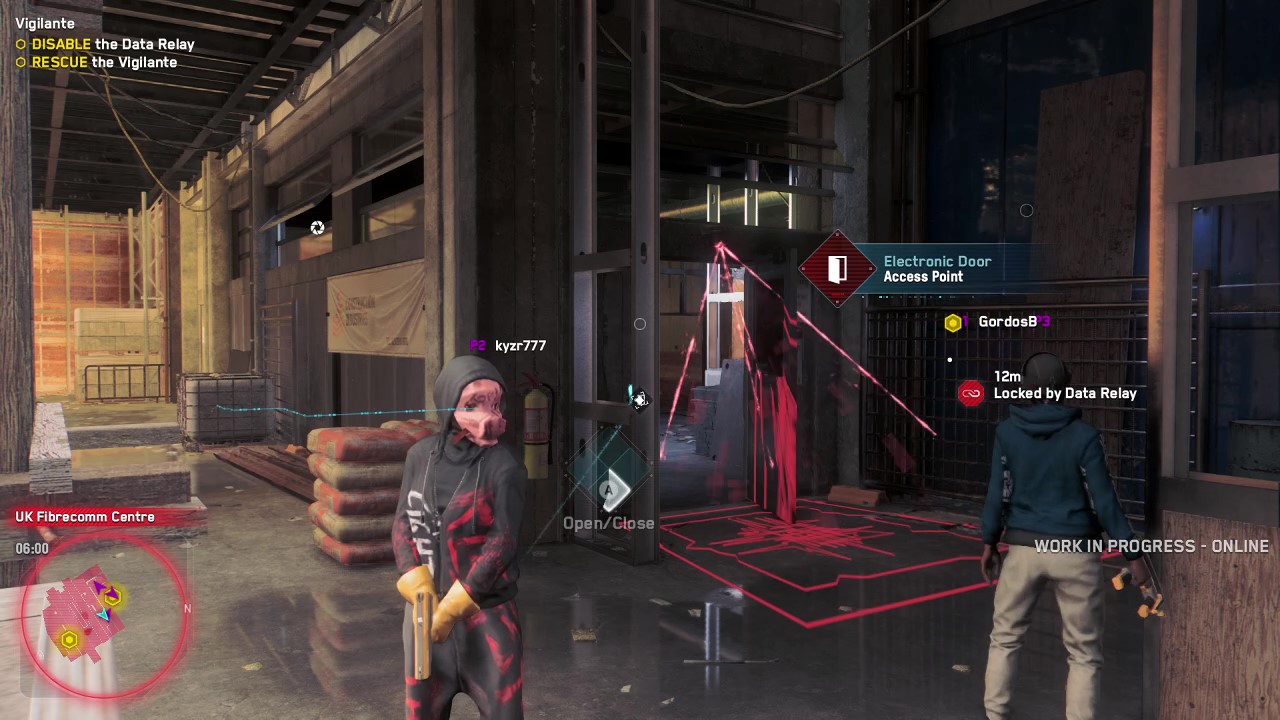Select the GordosB player marker

tap(953, 322)
